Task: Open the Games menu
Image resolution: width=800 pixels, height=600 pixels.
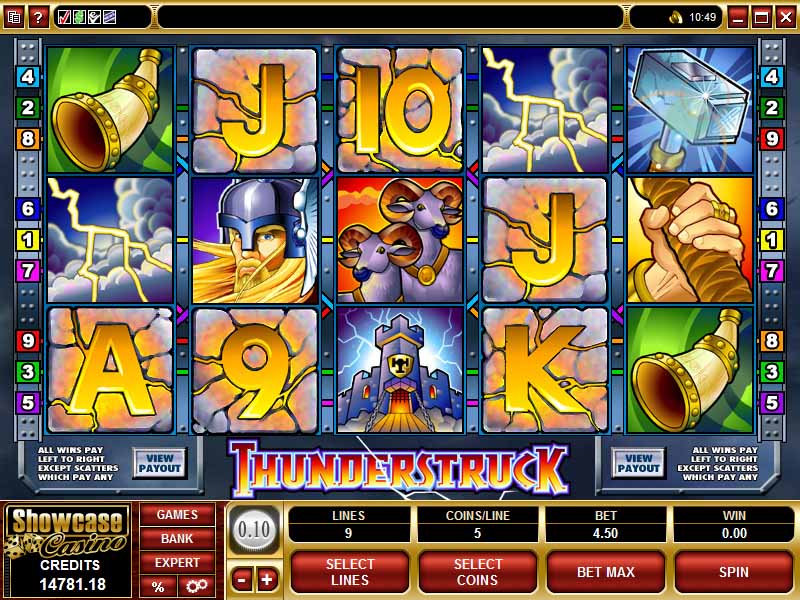Action: (177, 515)
